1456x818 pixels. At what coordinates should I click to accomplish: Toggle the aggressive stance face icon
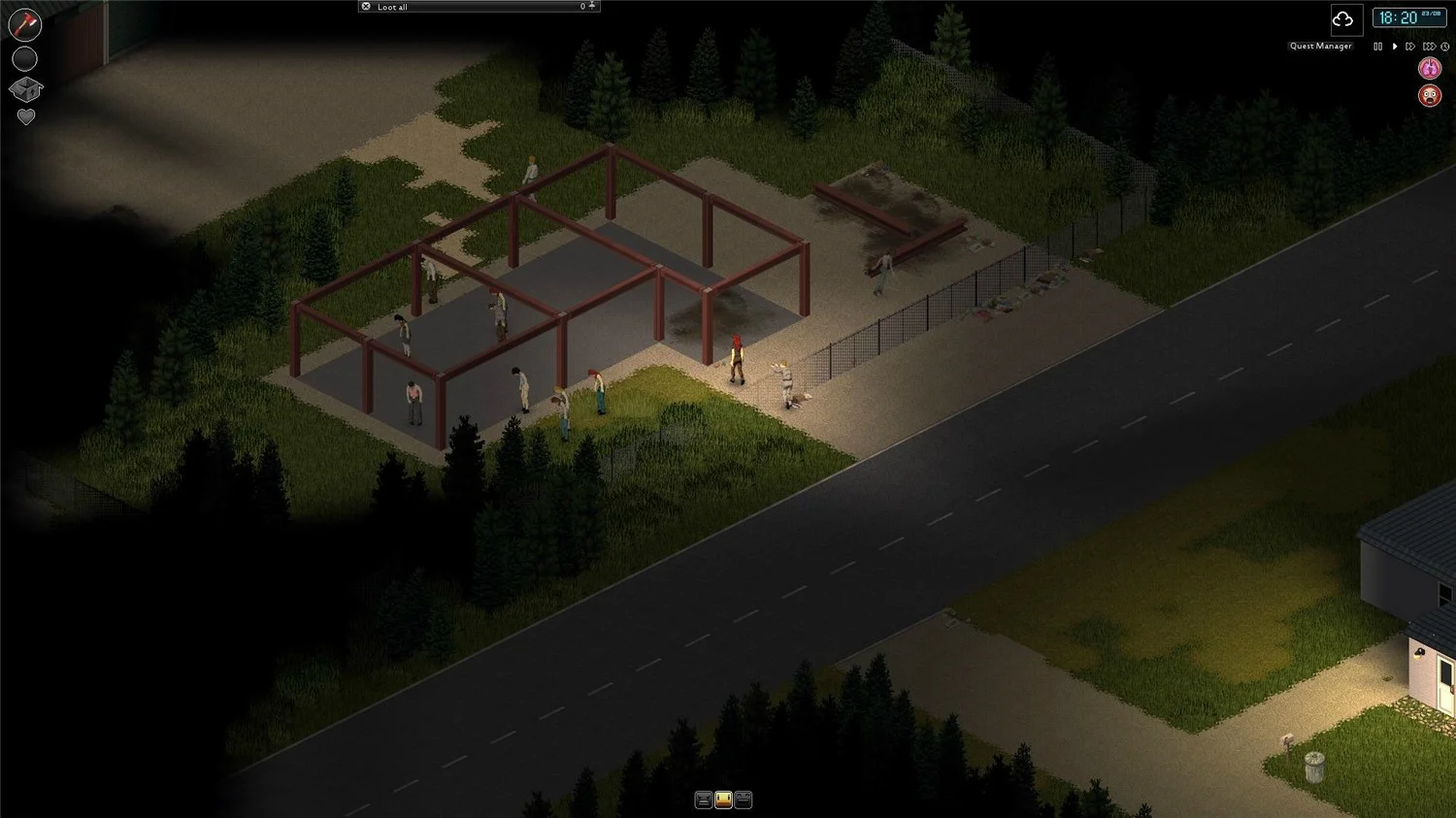pos(703,799)
